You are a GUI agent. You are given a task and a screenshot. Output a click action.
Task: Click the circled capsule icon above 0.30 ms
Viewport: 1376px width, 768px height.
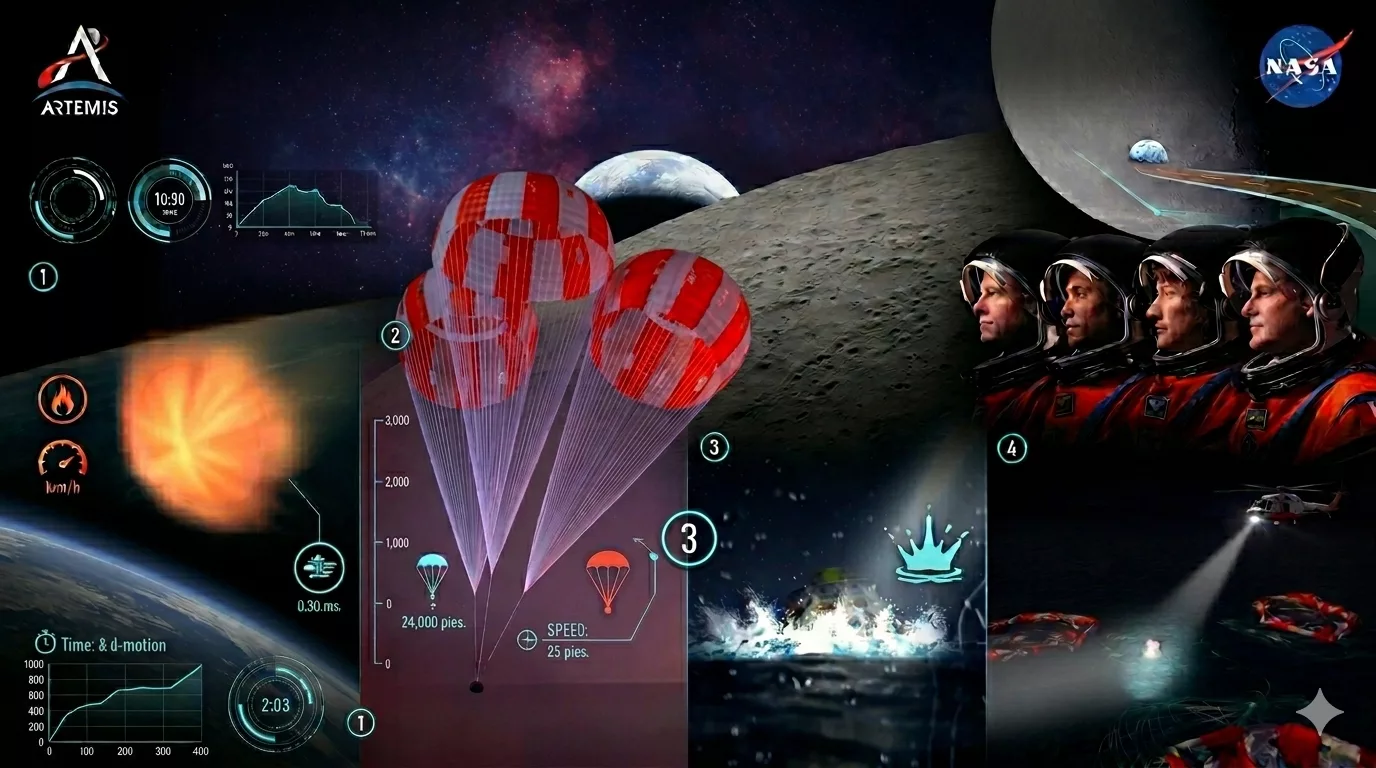coord(319,569)
